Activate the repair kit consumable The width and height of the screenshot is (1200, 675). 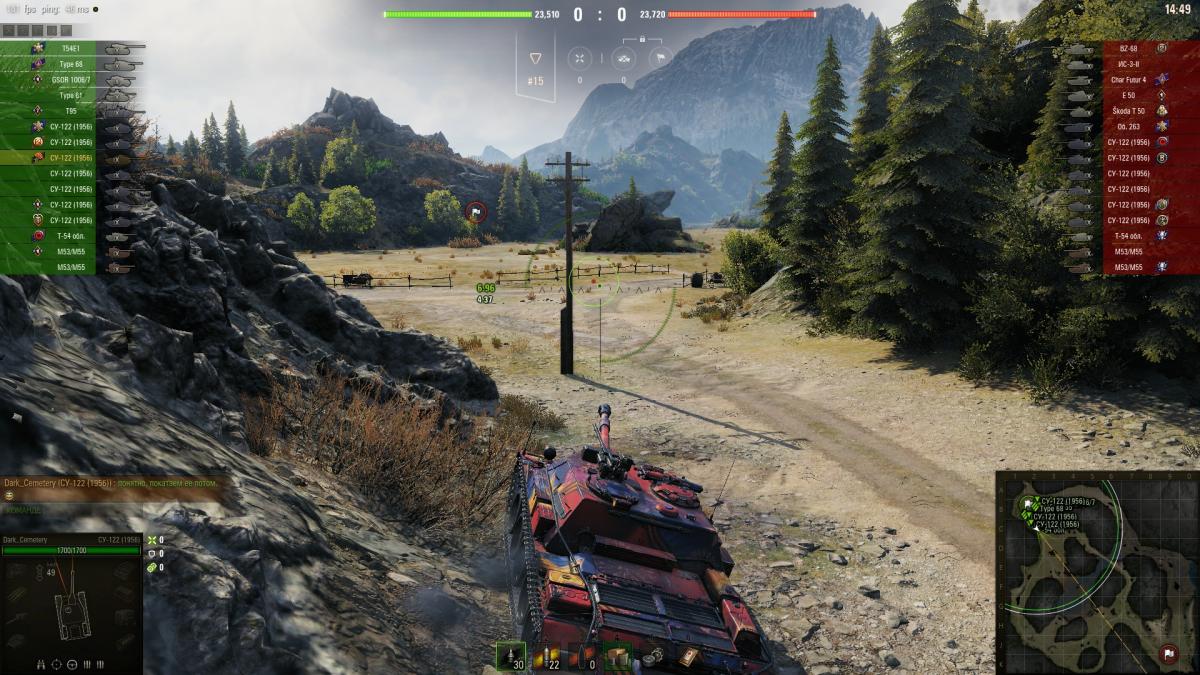click(655, 656)
